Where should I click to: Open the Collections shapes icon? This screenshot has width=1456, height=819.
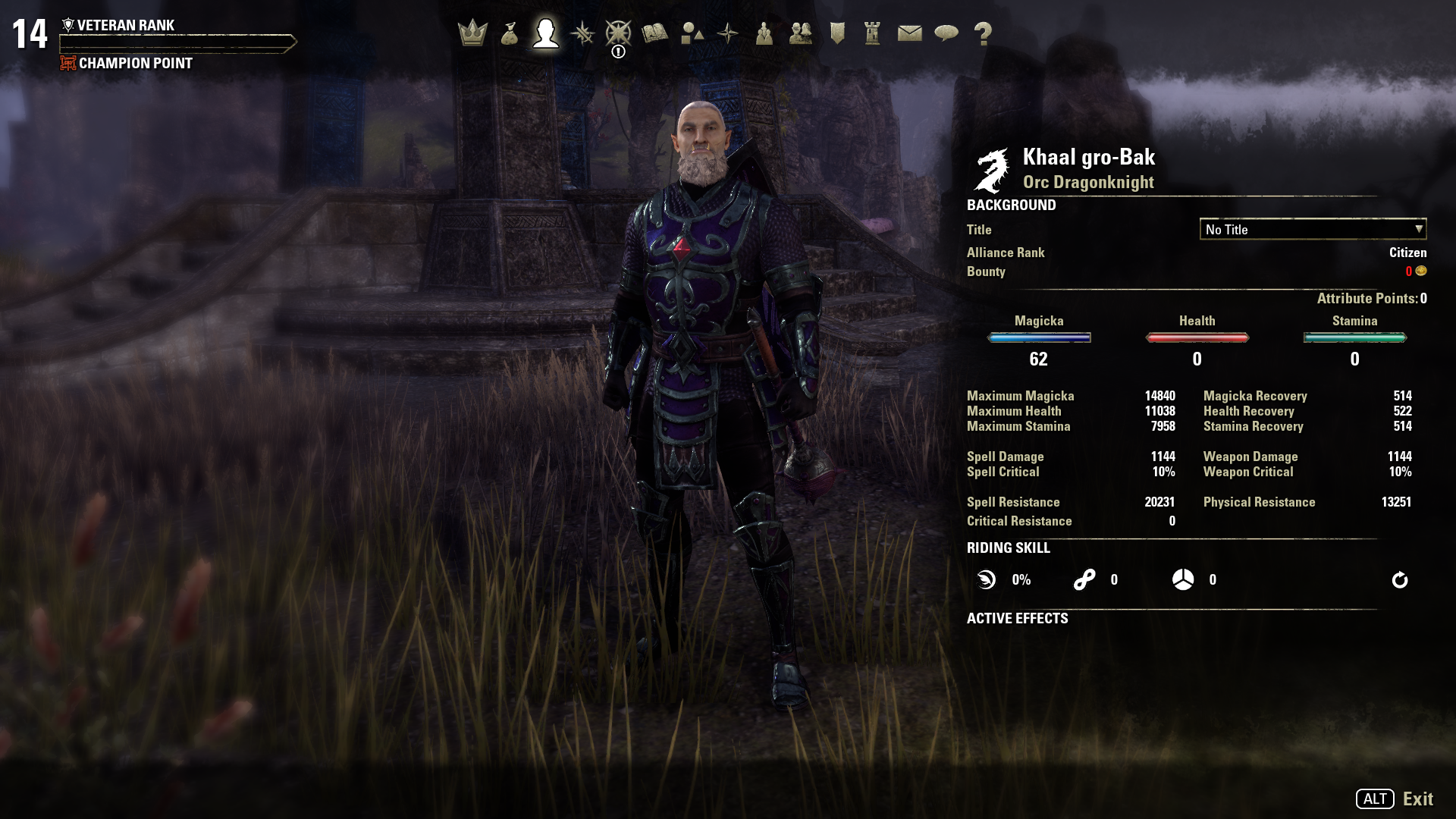click(x=692, y=33)
